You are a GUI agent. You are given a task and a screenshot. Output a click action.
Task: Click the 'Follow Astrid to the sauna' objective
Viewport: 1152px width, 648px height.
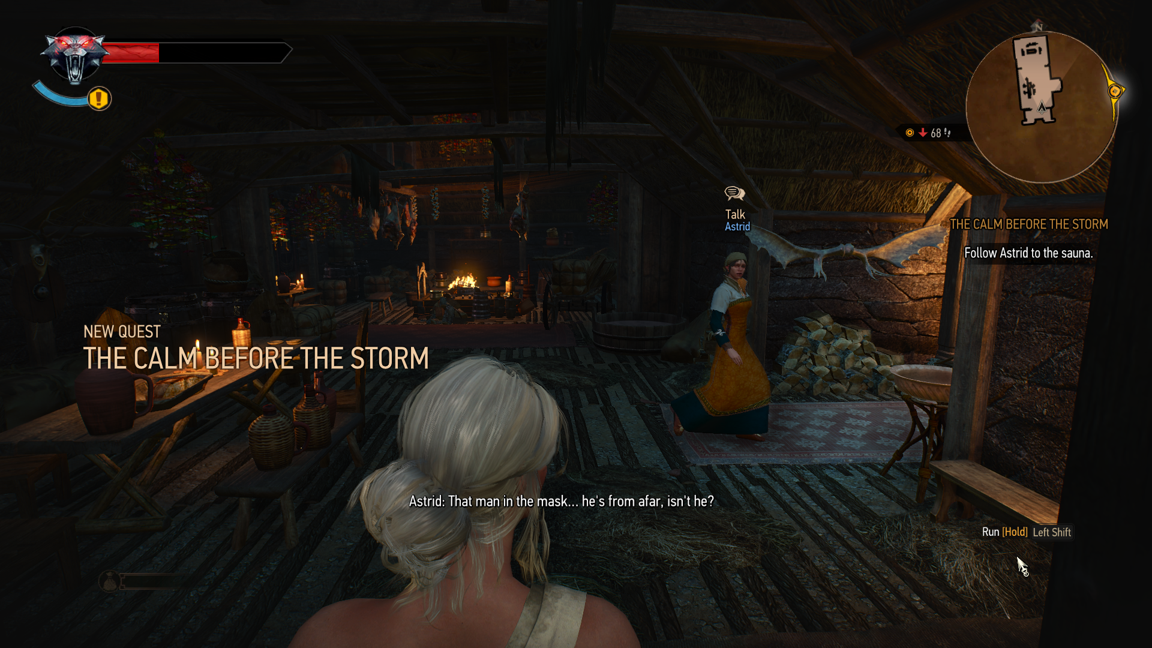point(1028,254)
